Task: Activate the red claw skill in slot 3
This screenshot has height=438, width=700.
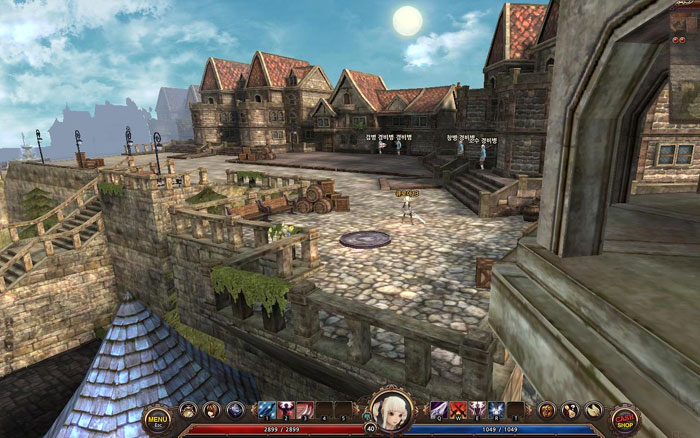Action: tap(305, 410)
